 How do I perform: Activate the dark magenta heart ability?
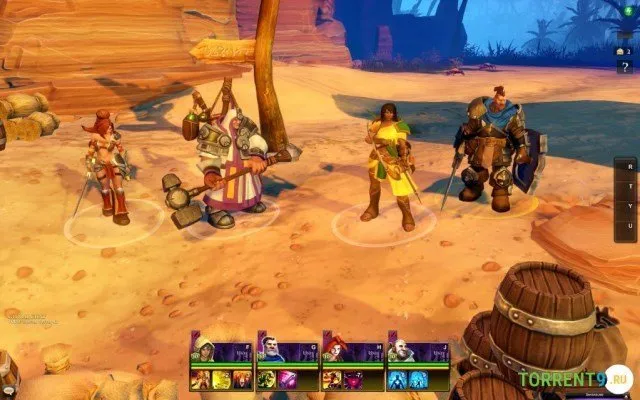[x=352, y=379]
